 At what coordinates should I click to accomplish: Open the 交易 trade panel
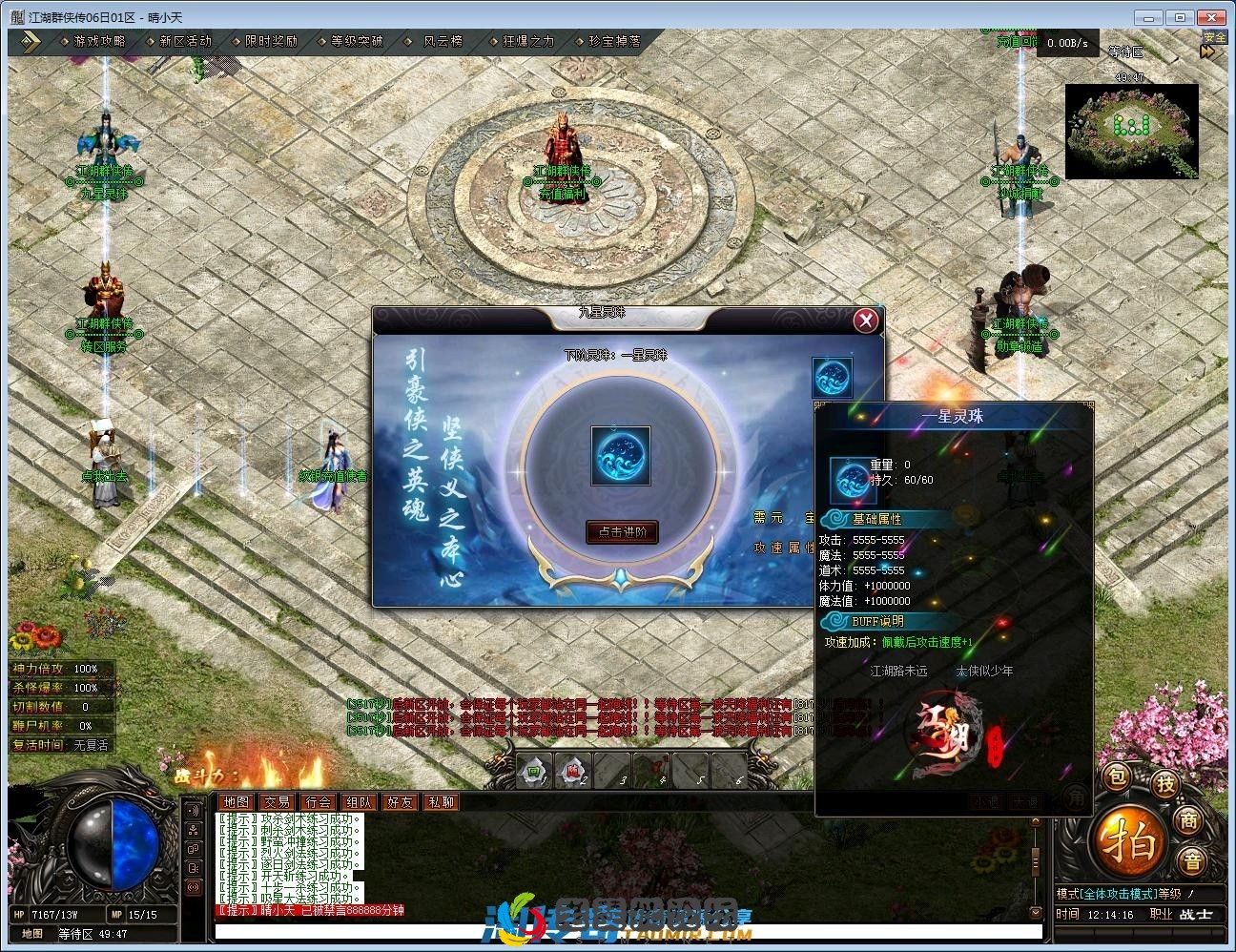[277, 802]
